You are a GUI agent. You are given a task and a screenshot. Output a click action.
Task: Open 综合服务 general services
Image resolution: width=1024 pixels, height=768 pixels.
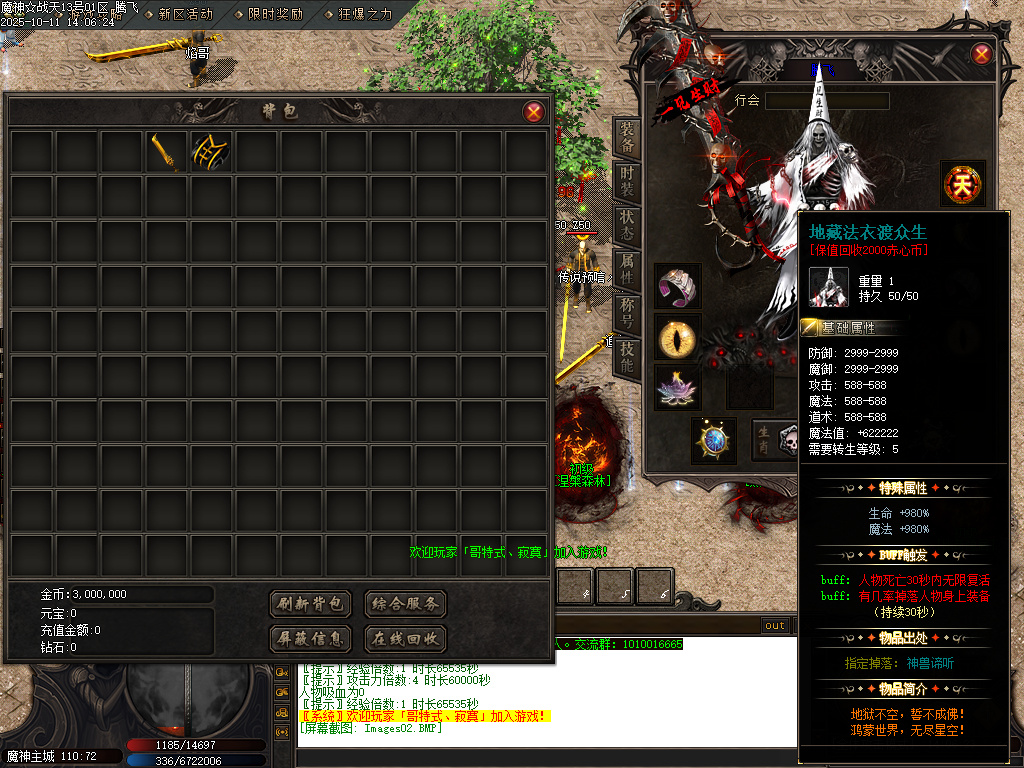coord(404,604)
